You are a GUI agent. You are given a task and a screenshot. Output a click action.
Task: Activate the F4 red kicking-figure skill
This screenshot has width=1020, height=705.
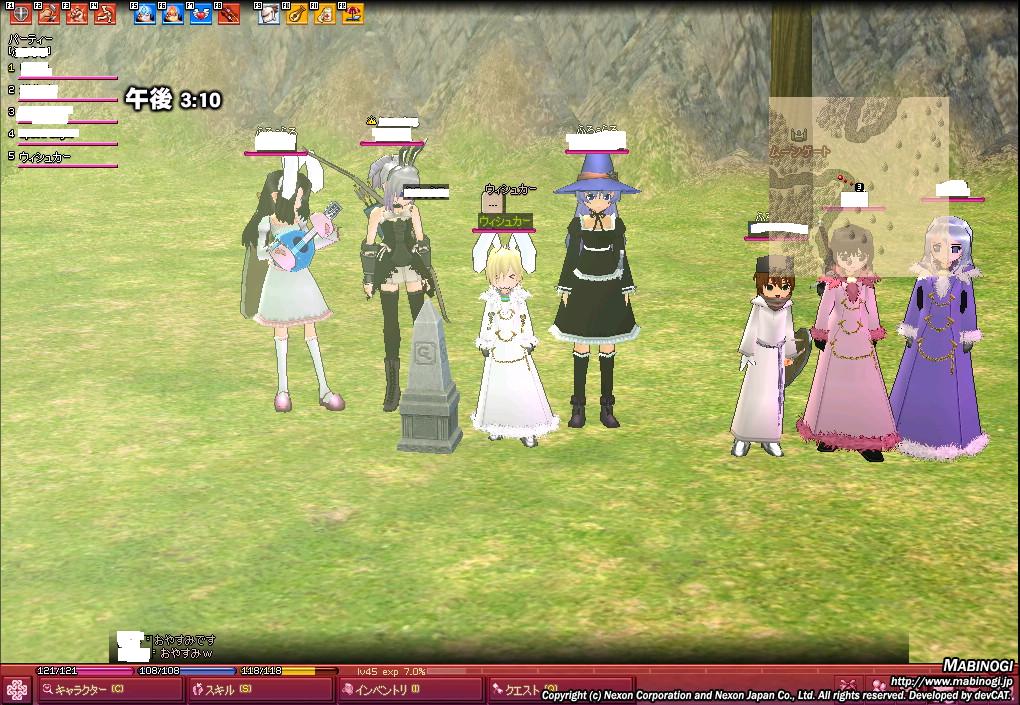tap(104, 14)
